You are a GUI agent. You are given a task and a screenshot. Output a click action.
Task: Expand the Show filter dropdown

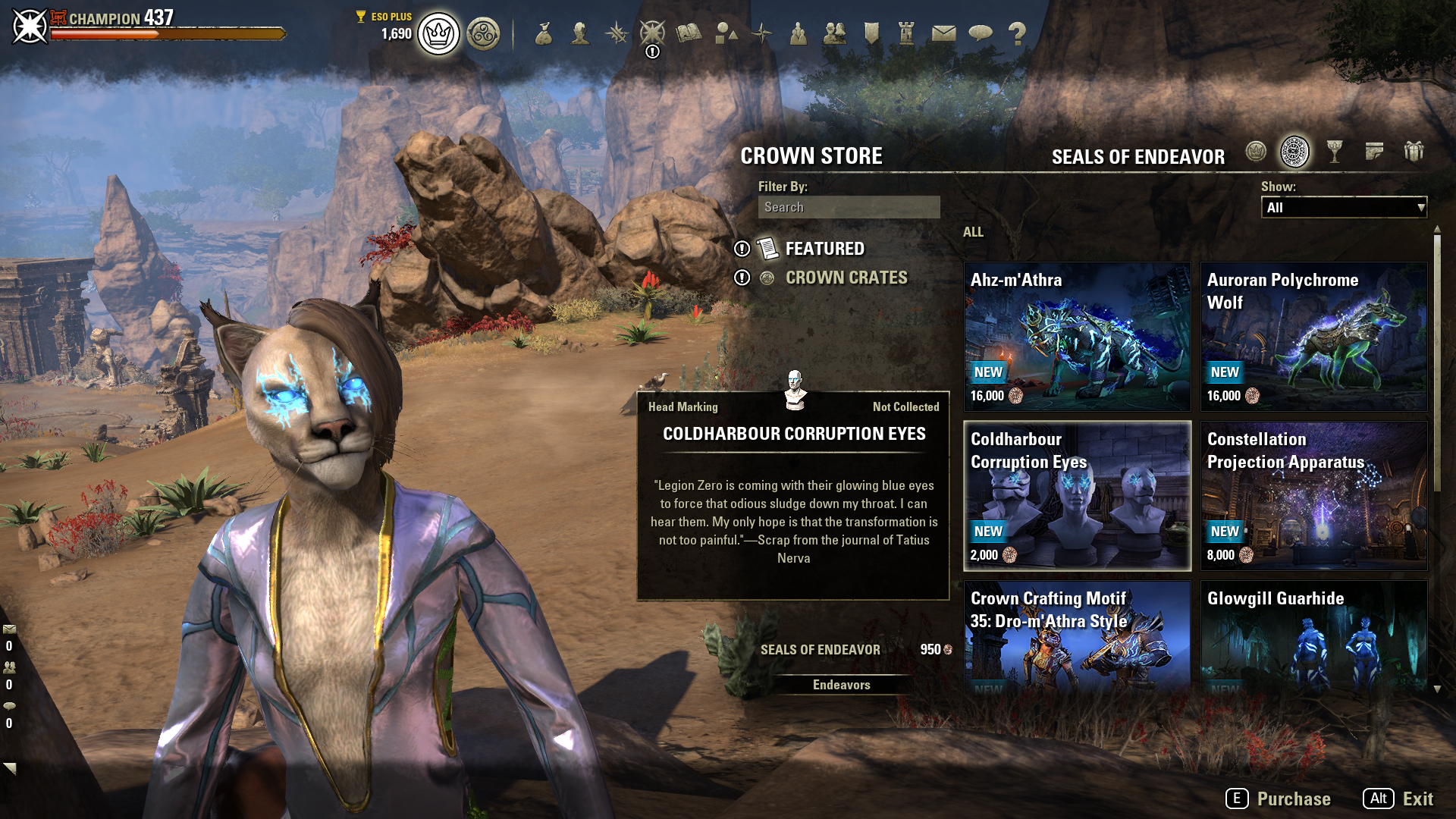pos(1343,207)
